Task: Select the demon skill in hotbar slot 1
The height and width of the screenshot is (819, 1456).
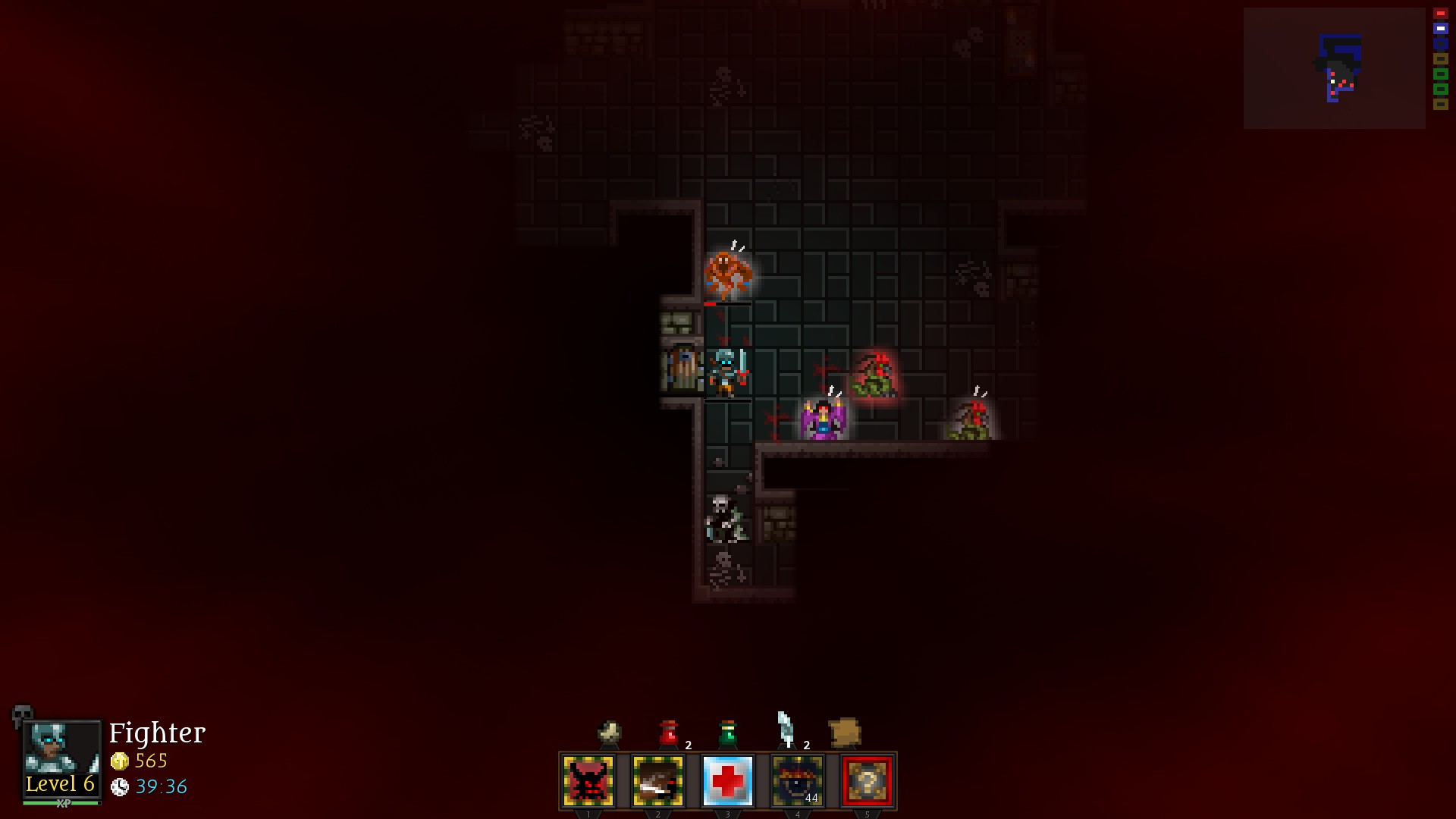Action: coord(588,781)
